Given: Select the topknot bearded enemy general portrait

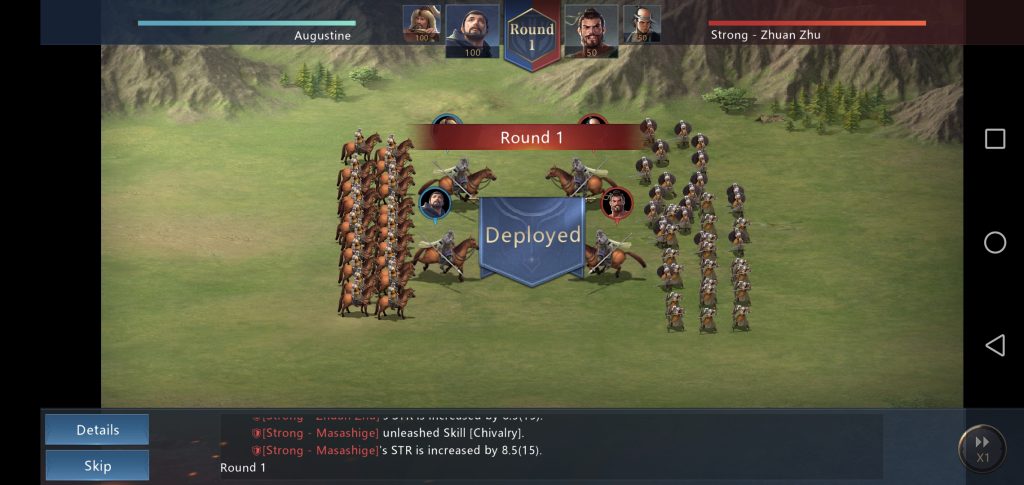Looking at the screenshot, I should click(591, 30).
